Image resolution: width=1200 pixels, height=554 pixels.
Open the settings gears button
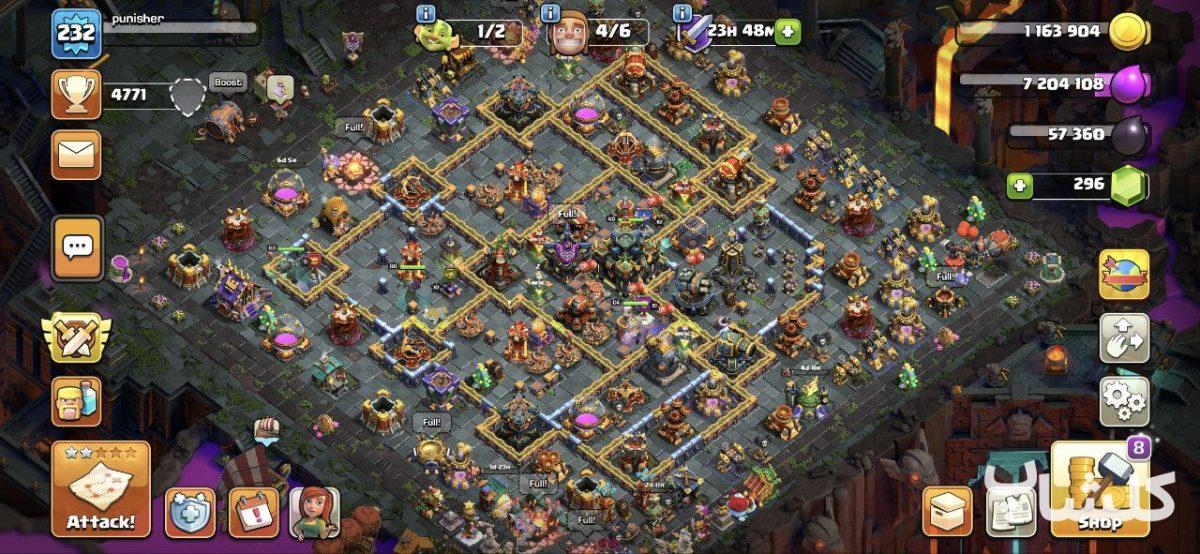click(x=1124, y=401)
